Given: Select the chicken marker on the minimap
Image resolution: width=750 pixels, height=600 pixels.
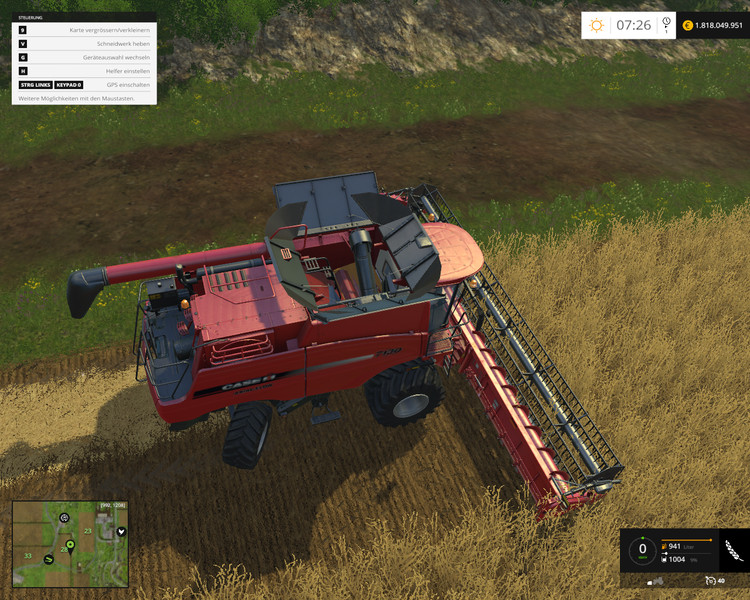Looking at the screenshot, I should pos(121,531).
